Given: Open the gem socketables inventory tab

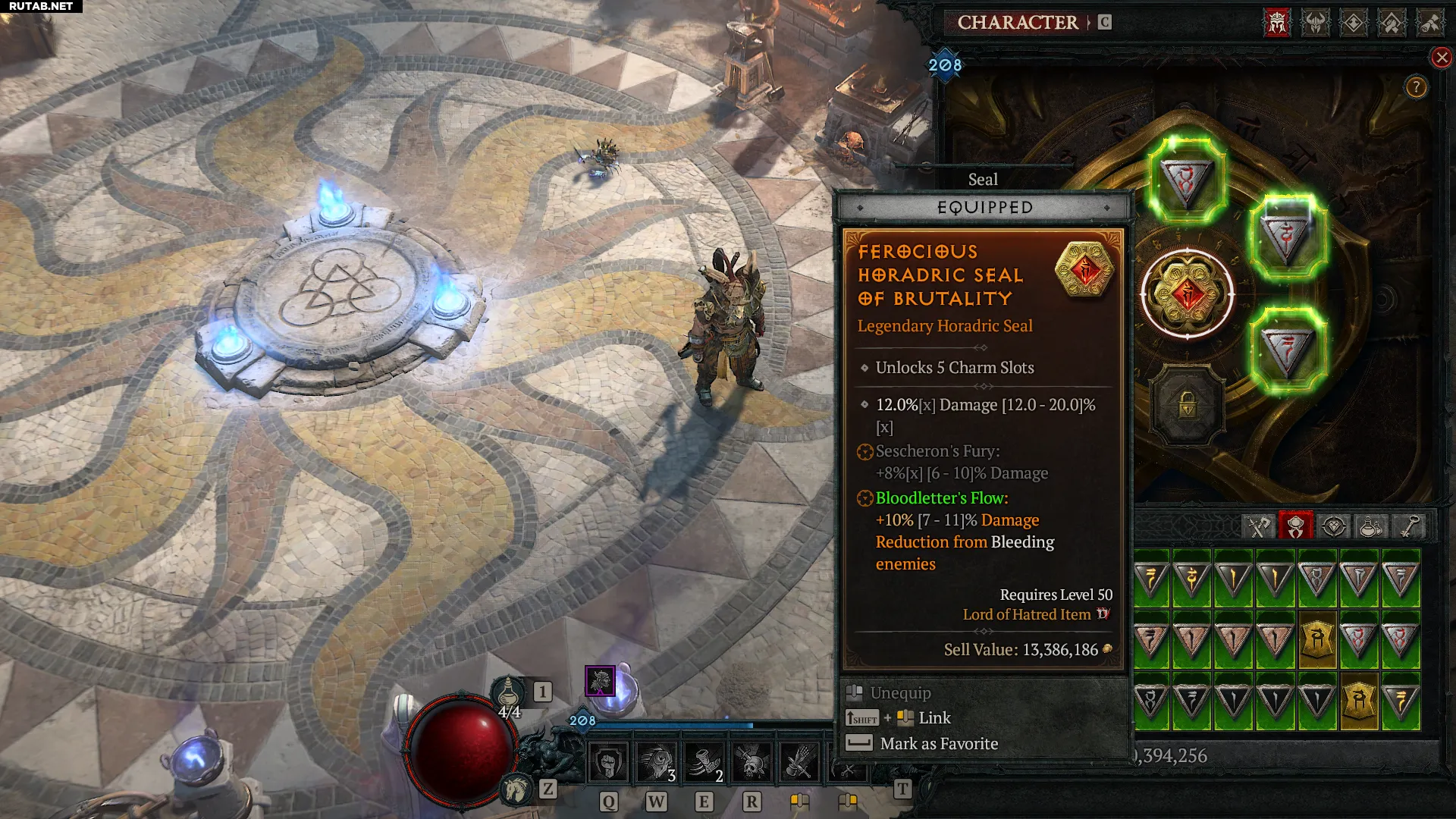Looking at the screenshot, I should (1334, 526).
